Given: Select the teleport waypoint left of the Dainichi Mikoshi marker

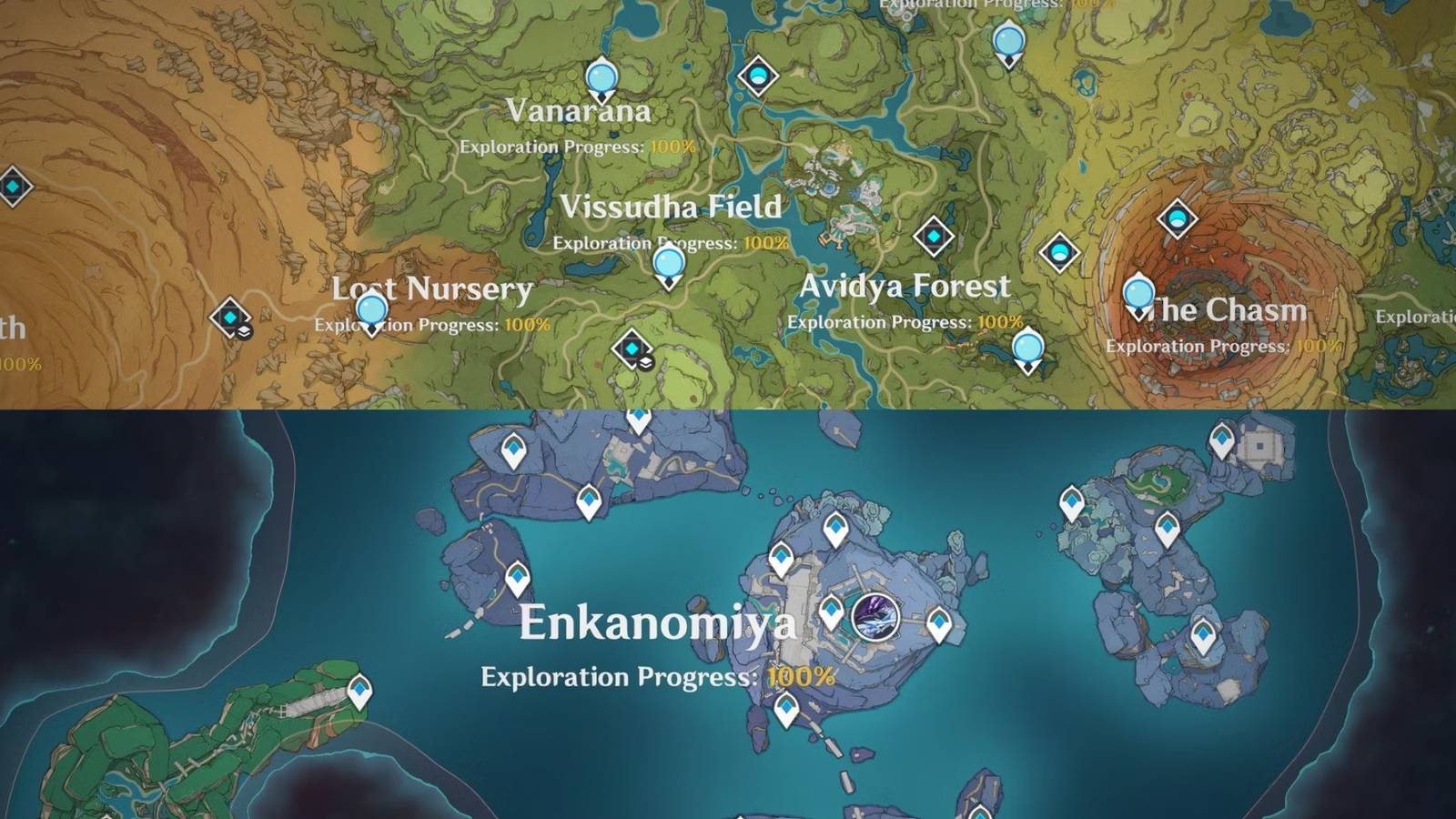Looking at the screenshot, I should pyautogui.click(x=833, y=611).
